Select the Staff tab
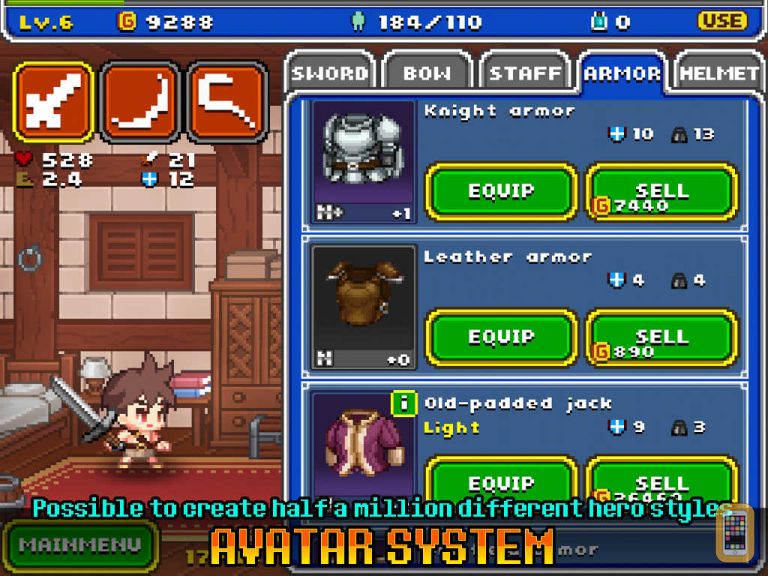This screenshot has width=768, height=576. 525,72
